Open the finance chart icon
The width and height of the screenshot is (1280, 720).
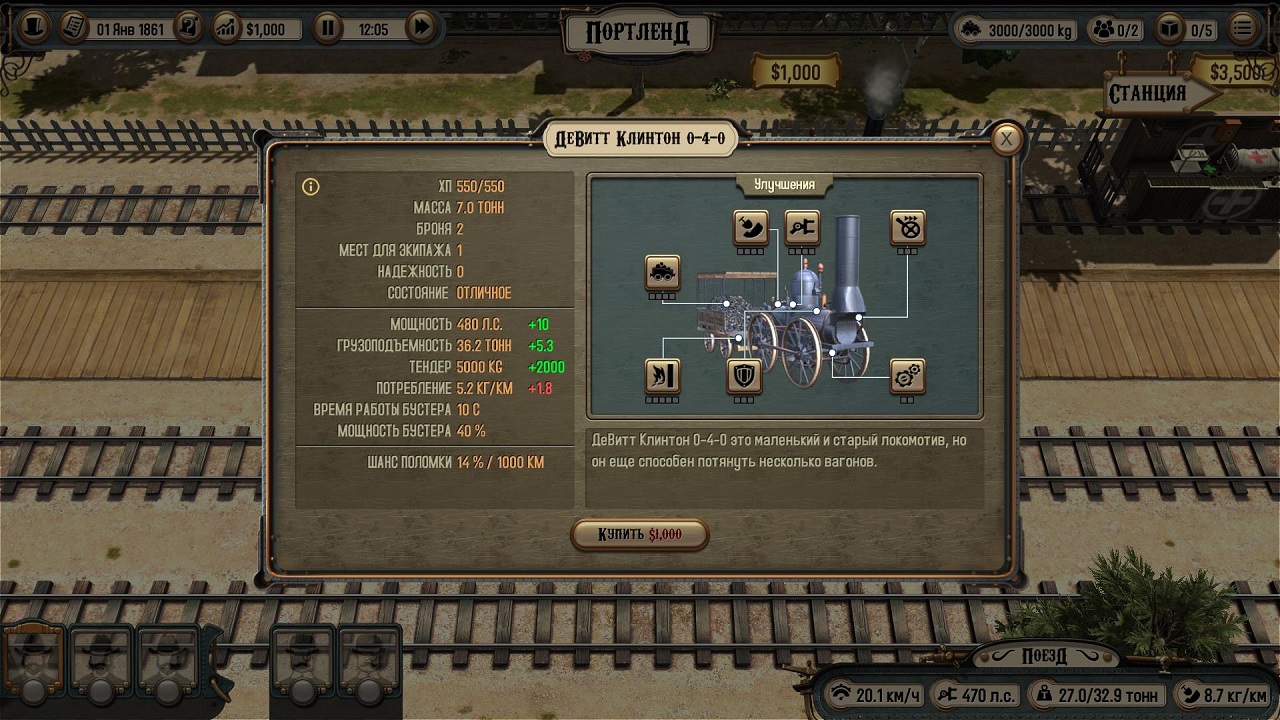[x=227, y=28]
